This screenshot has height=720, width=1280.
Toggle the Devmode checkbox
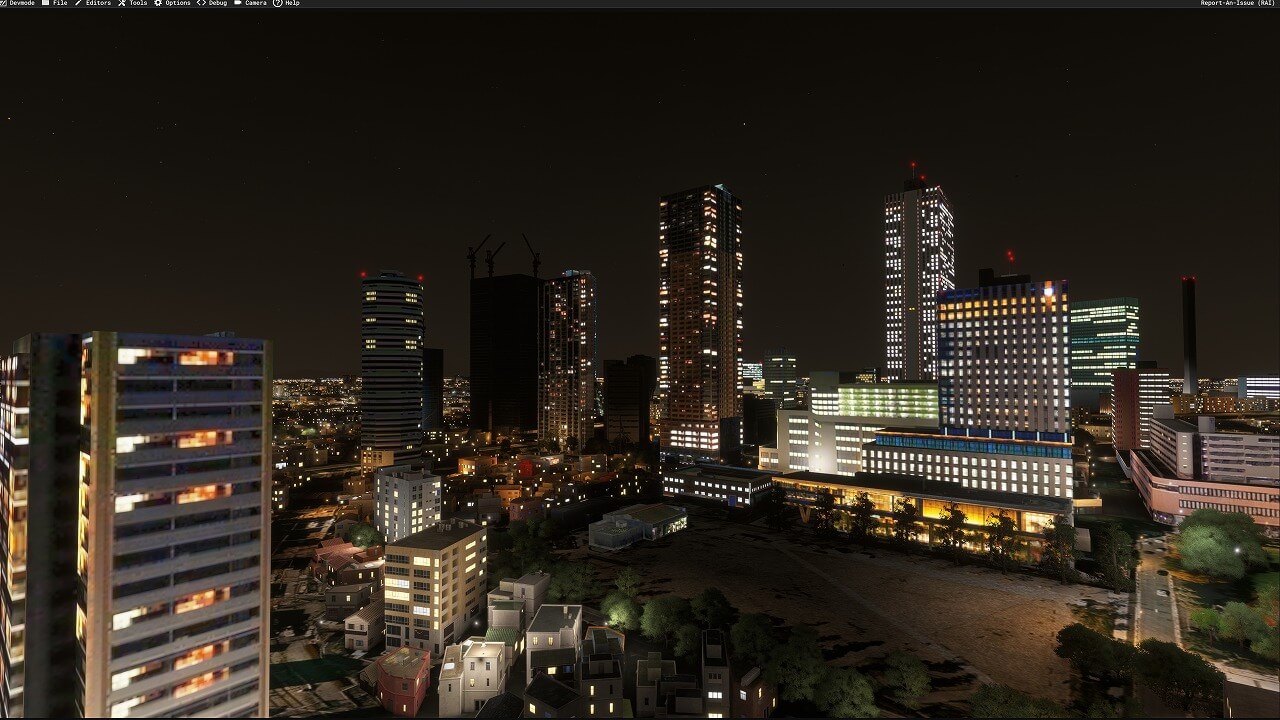[x=4, y=3]
